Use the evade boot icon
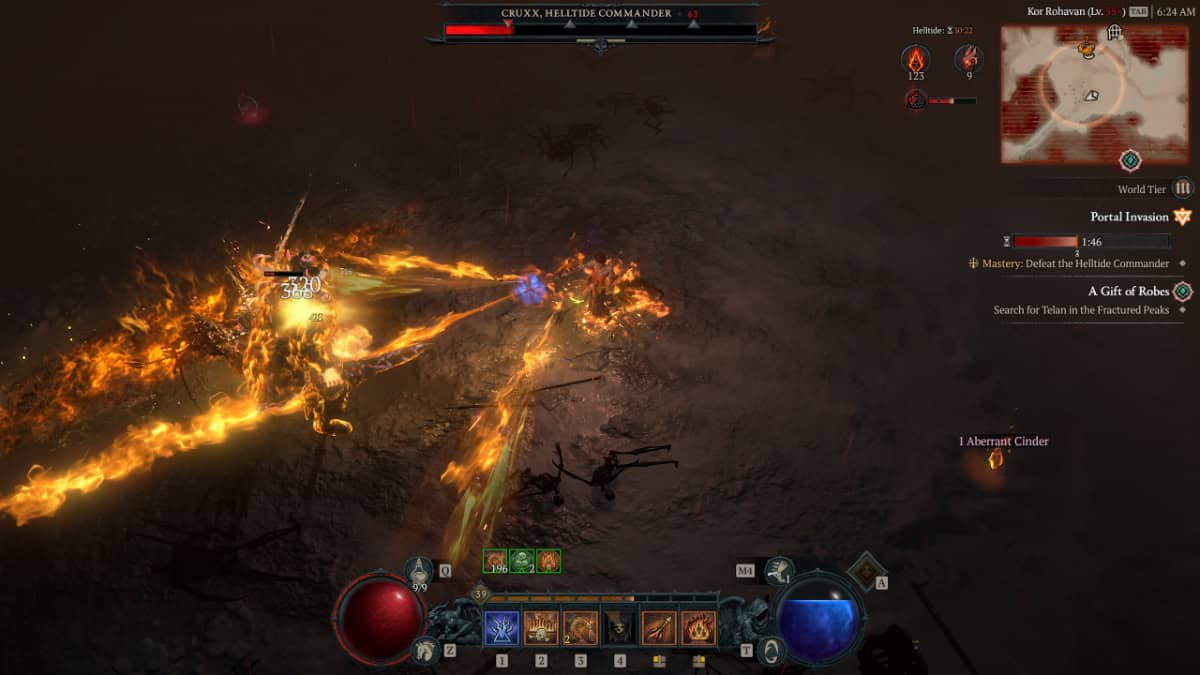The height and width of the screenshot is (675, 1200). point(780,571)
